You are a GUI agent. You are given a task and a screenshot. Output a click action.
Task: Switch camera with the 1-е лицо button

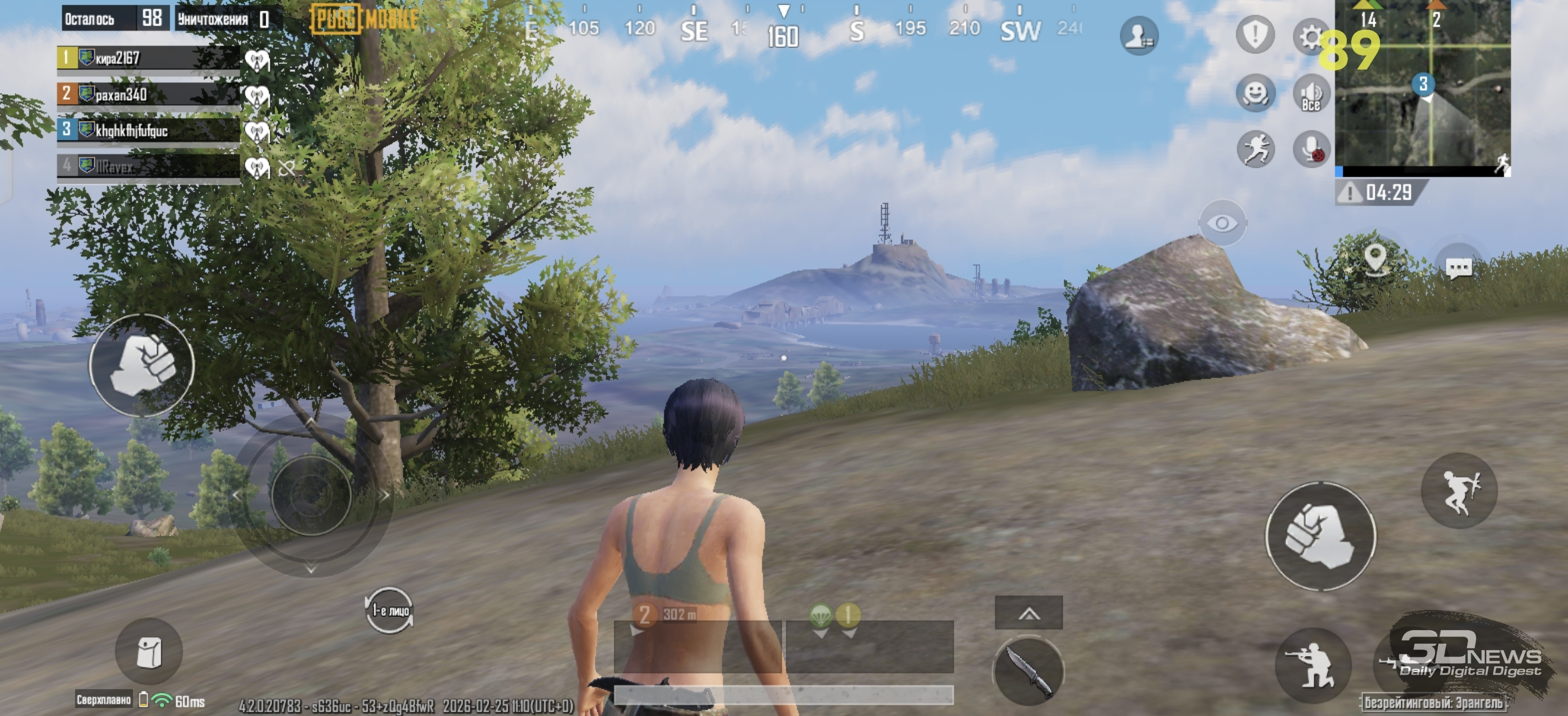click(390, 609)
